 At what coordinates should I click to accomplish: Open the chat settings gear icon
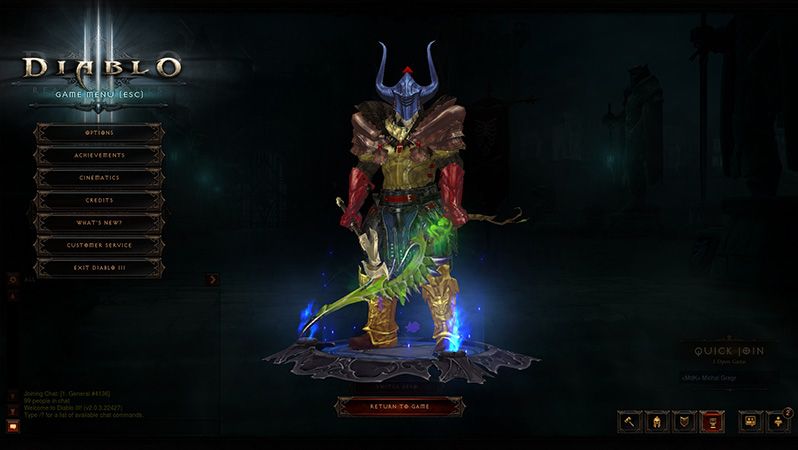click(13, 280)
